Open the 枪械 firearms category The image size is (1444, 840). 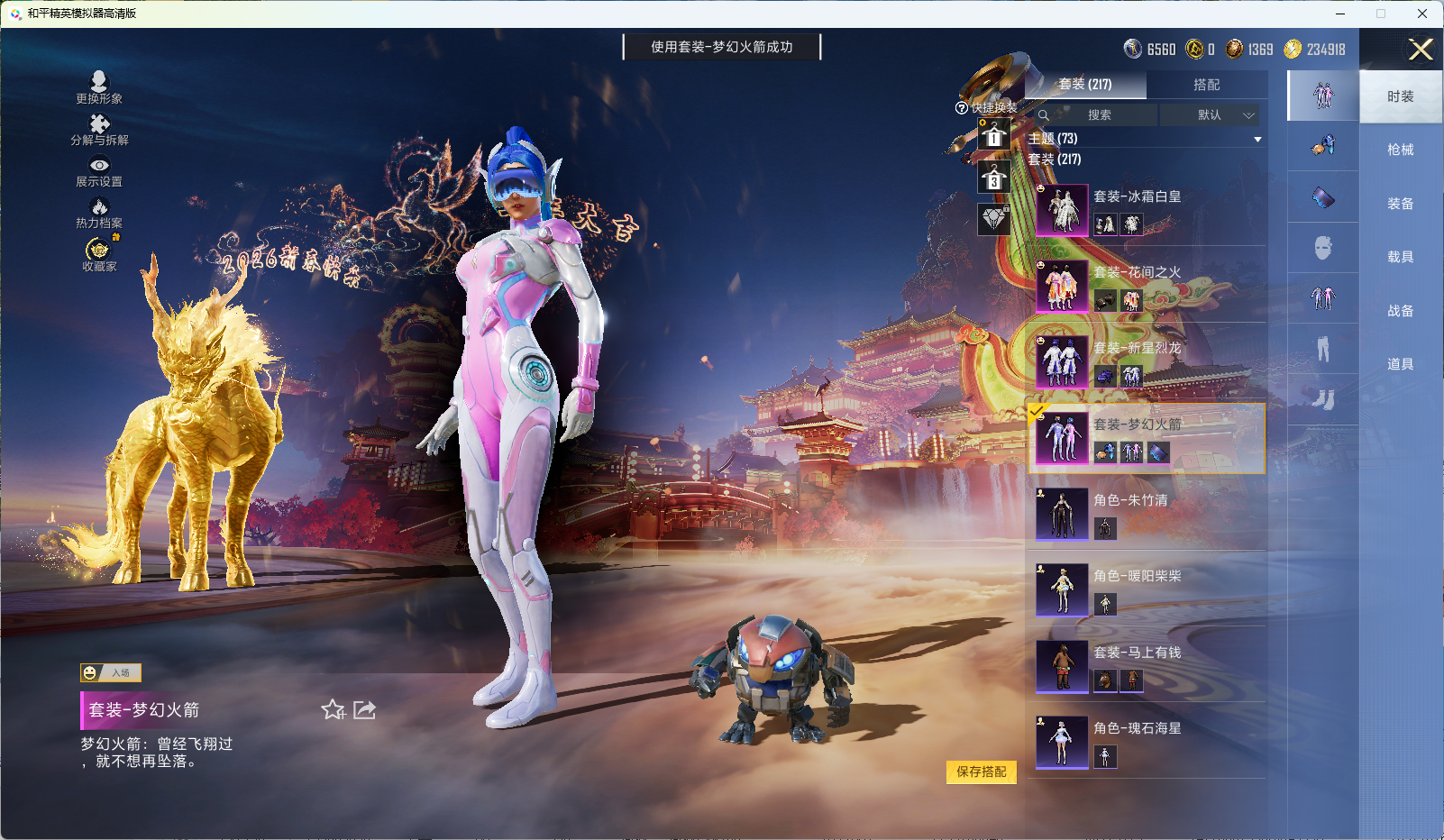click(x=1400, y=150)
